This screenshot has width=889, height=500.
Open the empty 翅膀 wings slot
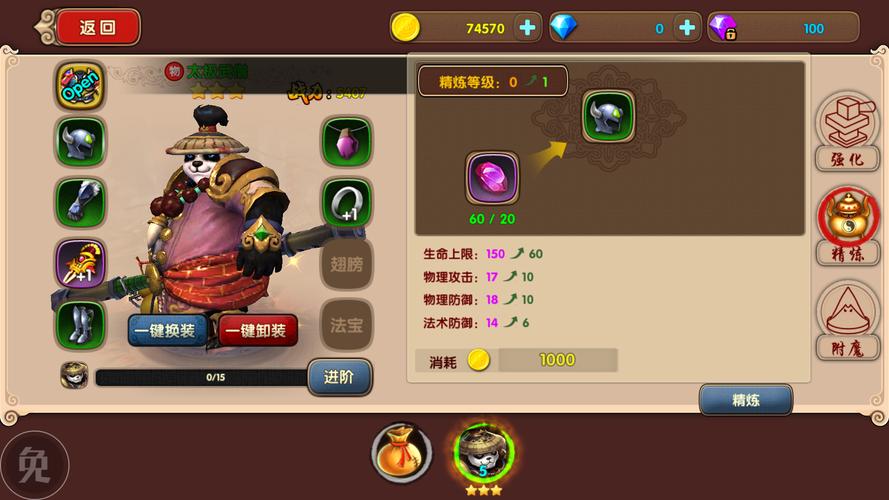[x=346, y=264]
